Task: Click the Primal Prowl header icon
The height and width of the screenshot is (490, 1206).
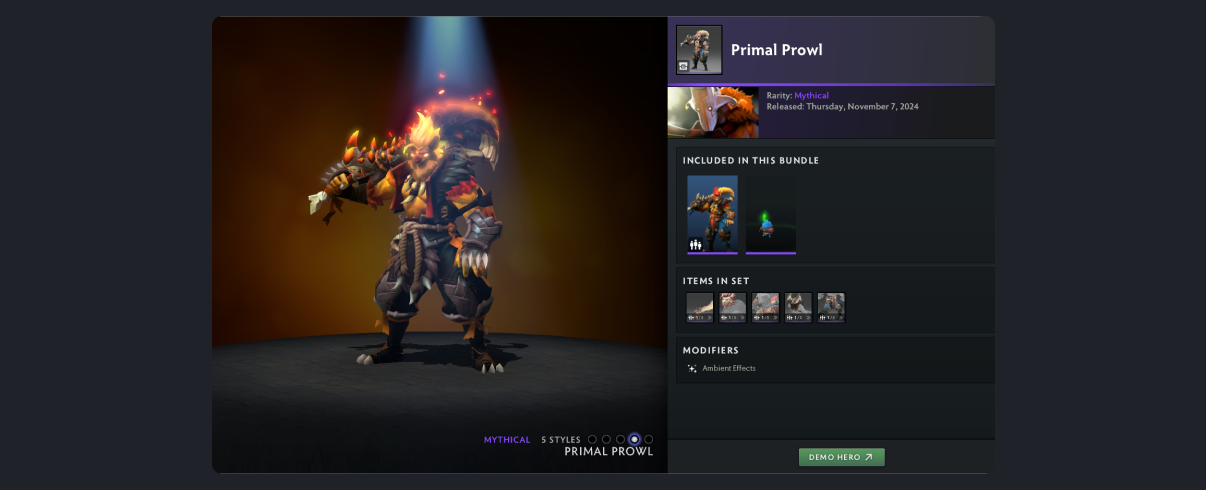Action: (699, 50)
